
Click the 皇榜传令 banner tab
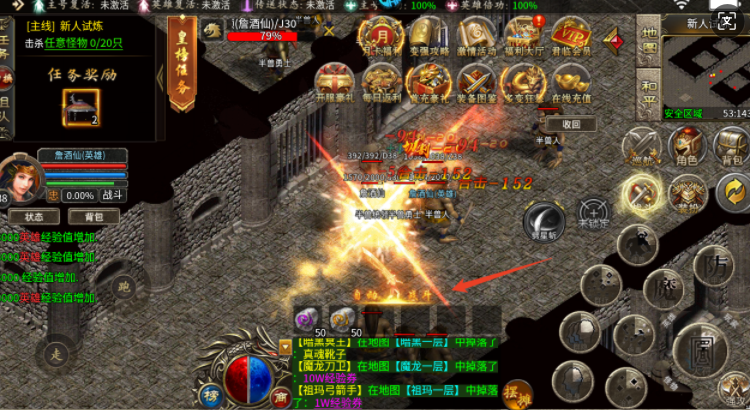(181, 63)
